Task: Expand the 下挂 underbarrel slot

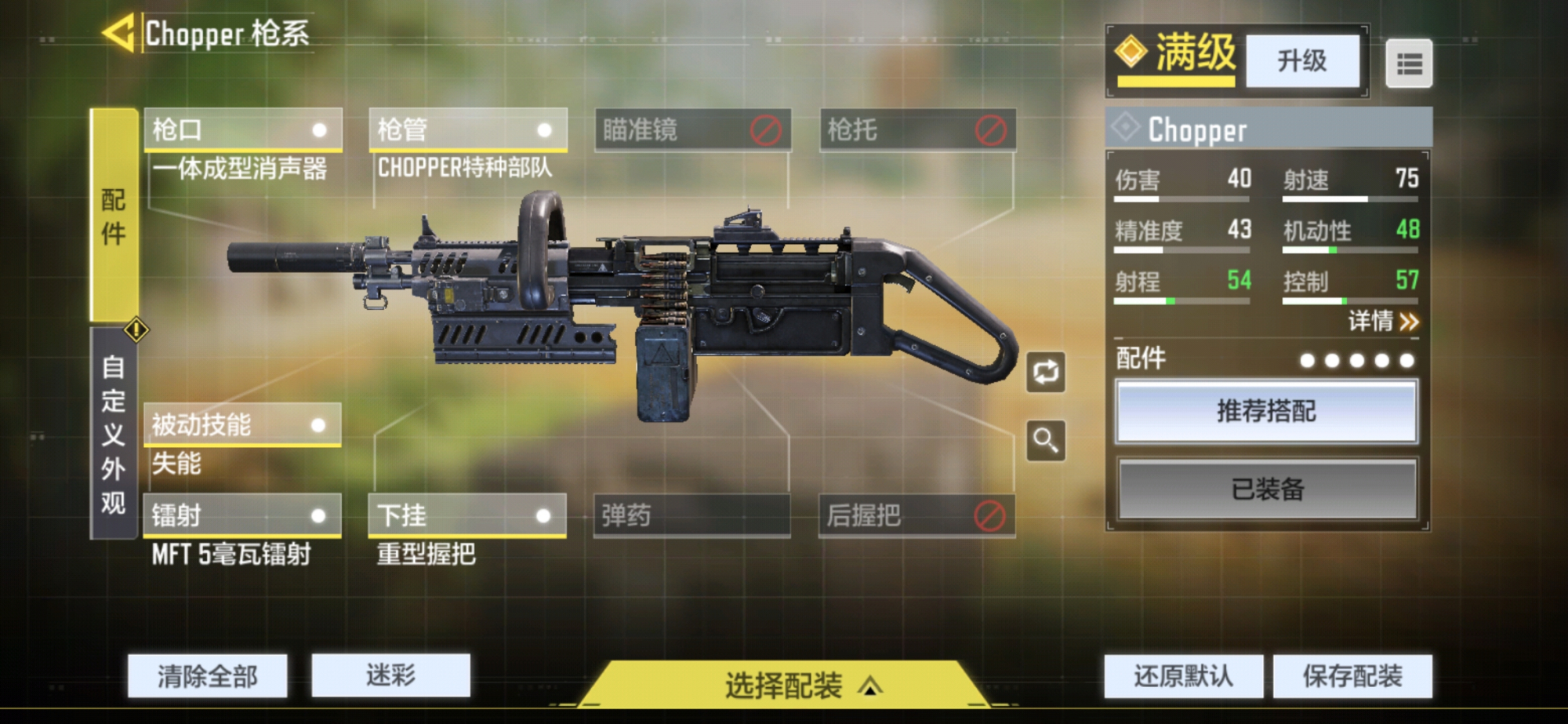Action: tap(466, 516)
